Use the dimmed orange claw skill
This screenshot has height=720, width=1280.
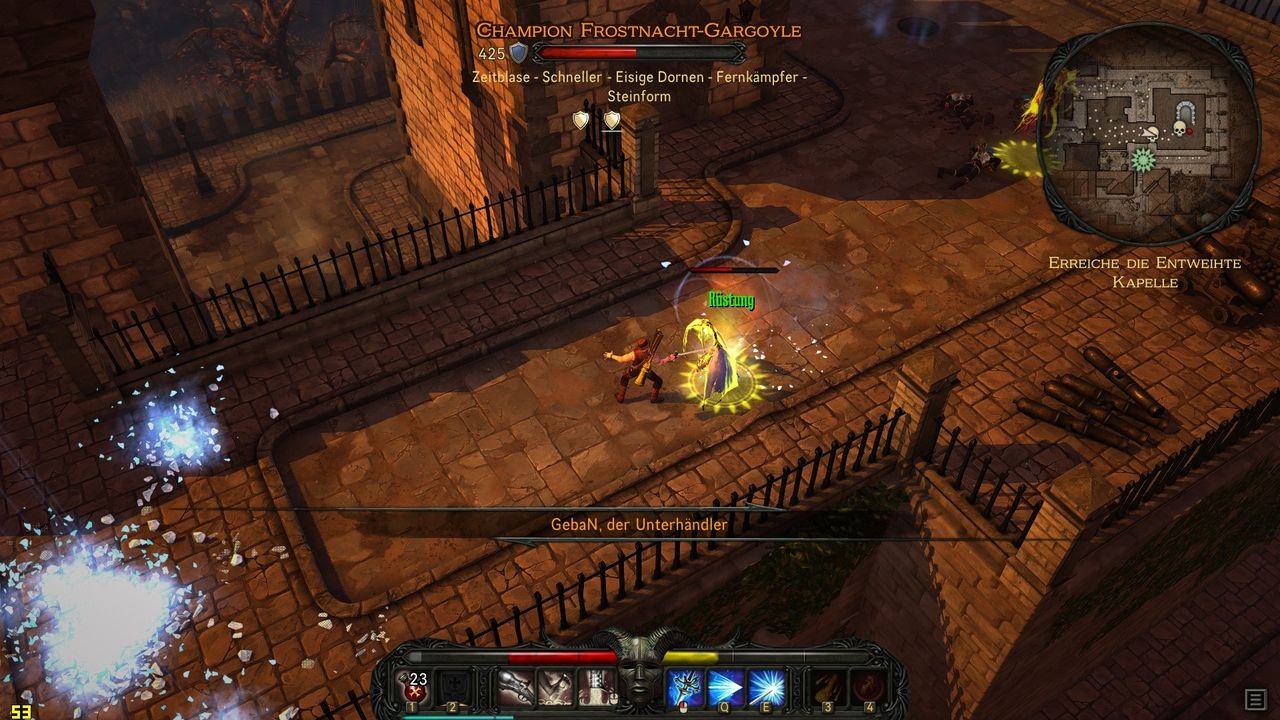(828, 688)
